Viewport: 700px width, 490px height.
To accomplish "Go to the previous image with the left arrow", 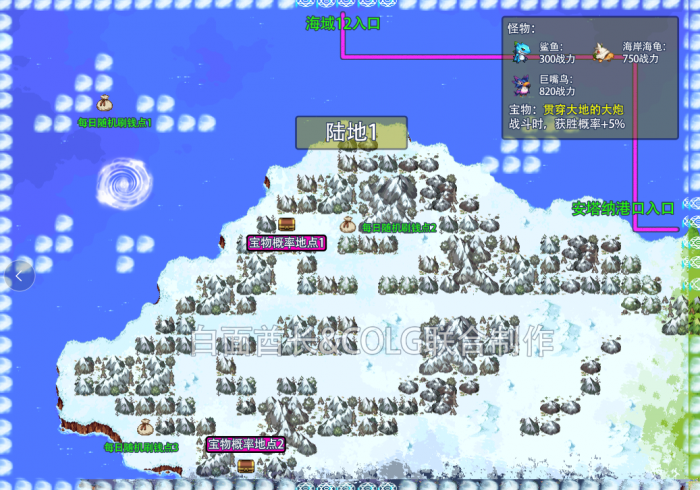I will [x=20, y=273].
